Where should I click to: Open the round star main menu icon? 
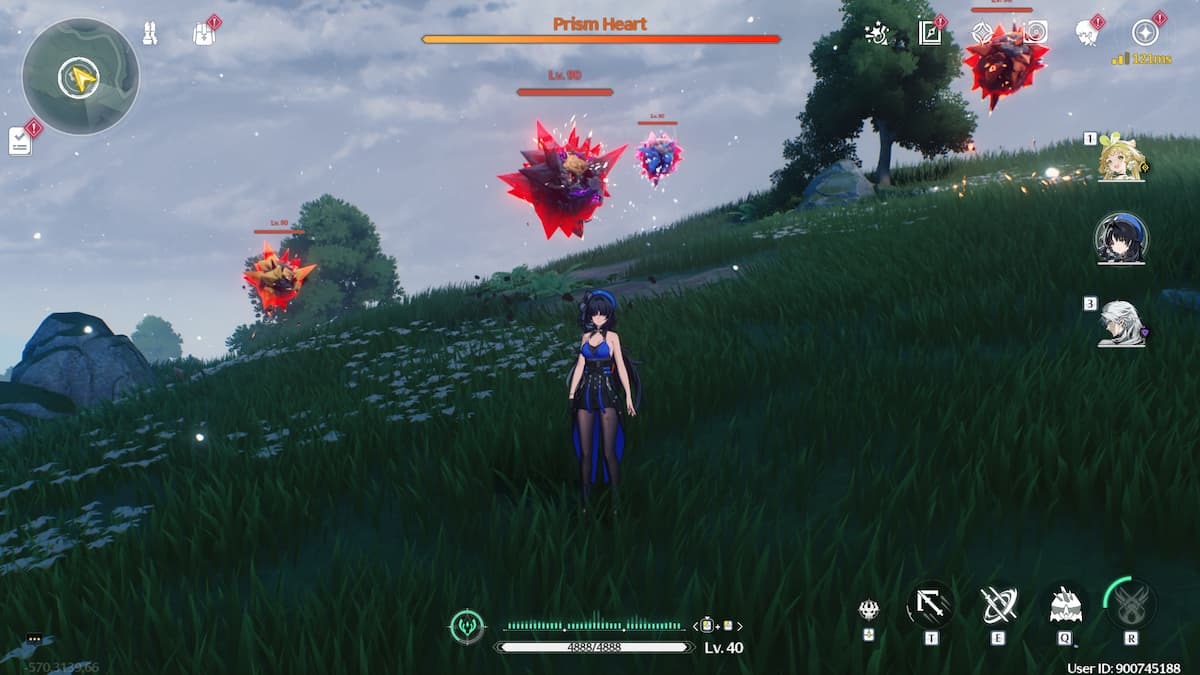pyautogui.click(x=1145, y=32)
